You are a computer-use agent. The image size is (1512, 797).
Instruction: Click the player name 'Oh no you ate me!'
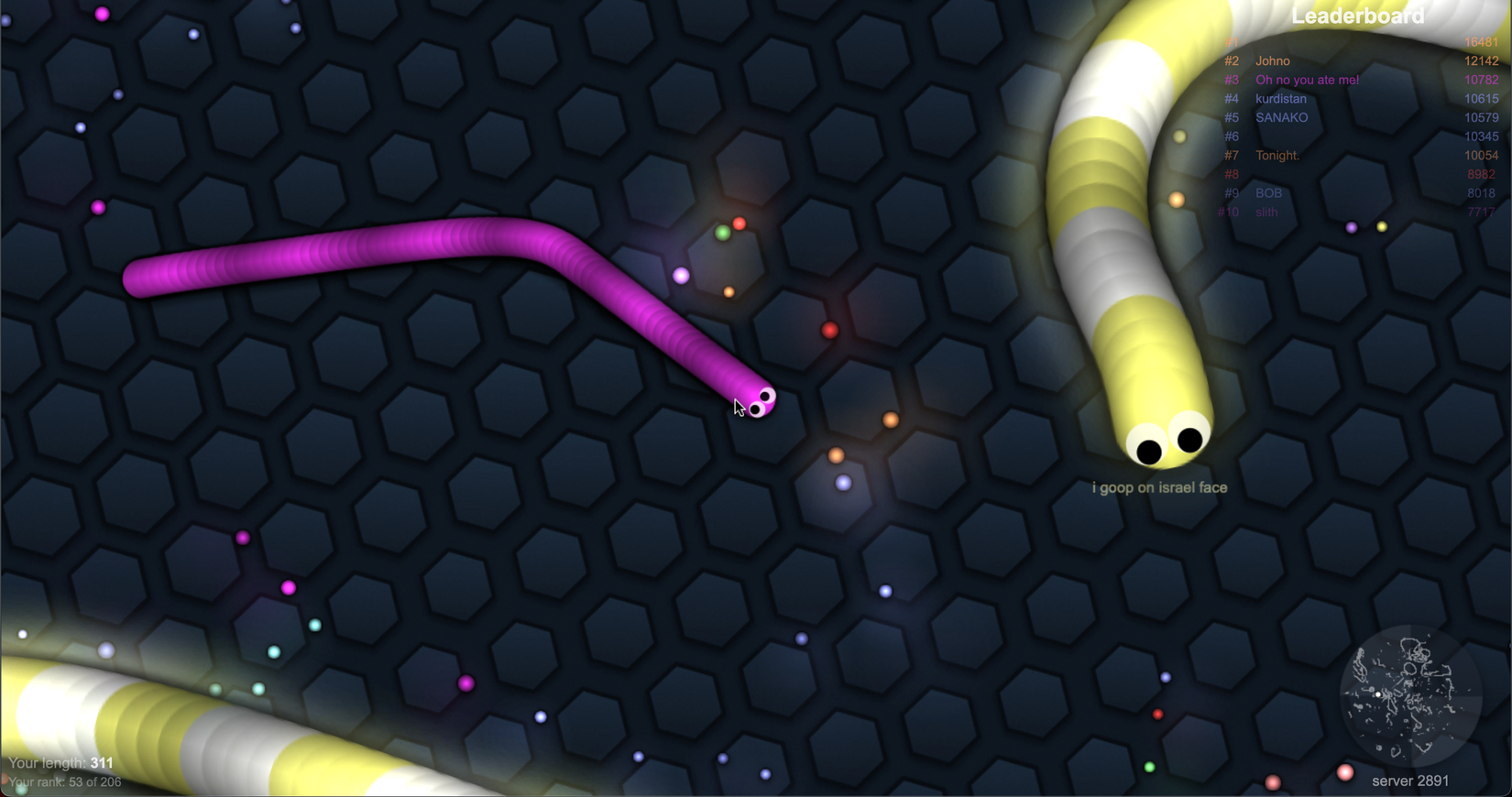(x=1308, y=80)
